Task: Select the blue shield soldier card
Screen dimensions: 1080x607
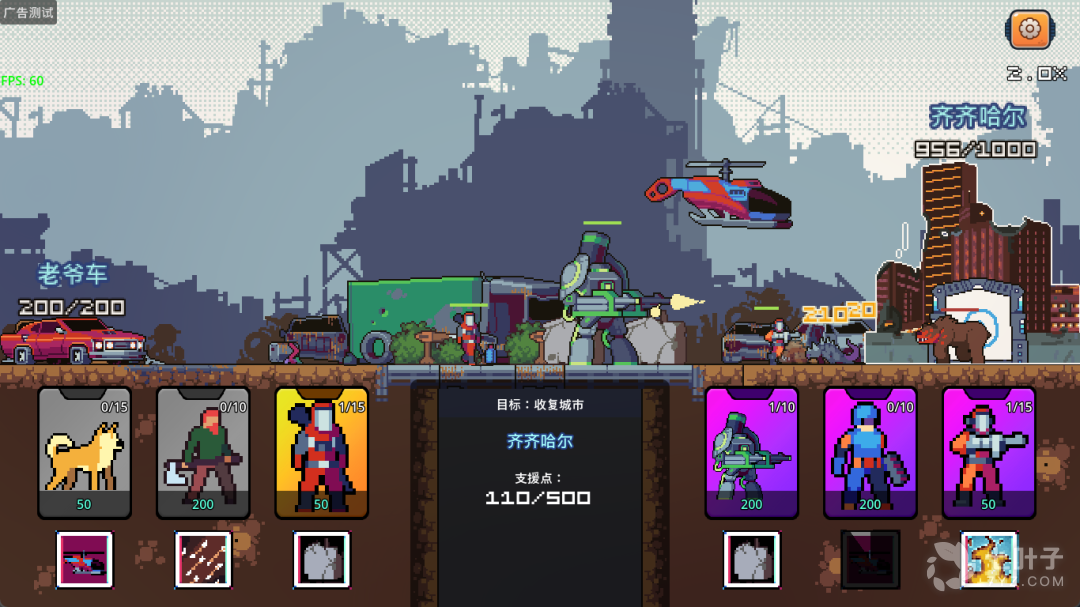Action: [870, 452]
